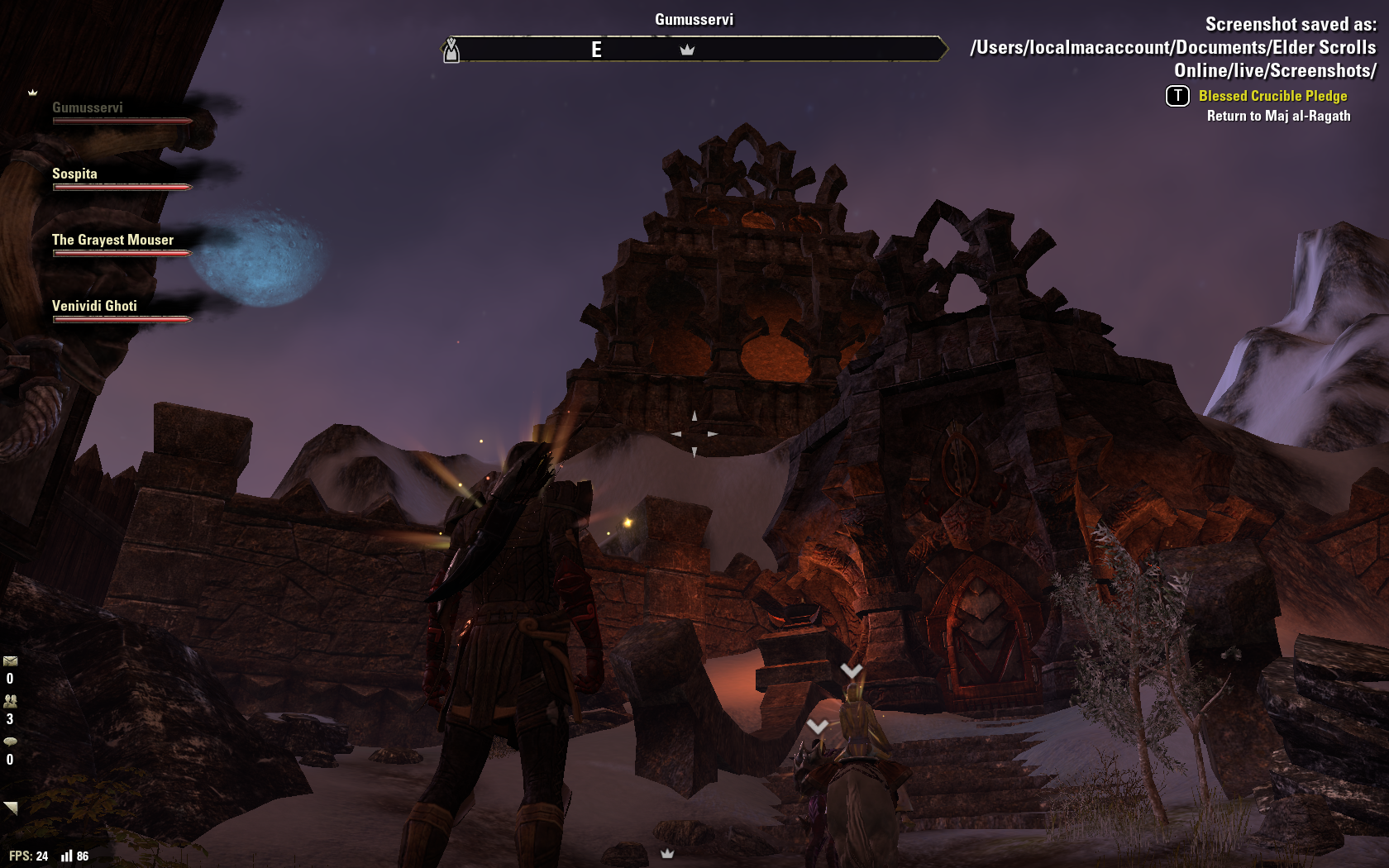The height and width of the screenshot is (868, 1389).
Task: Select Venividi Ghoti in the group list
Action: tap(94, 307)
